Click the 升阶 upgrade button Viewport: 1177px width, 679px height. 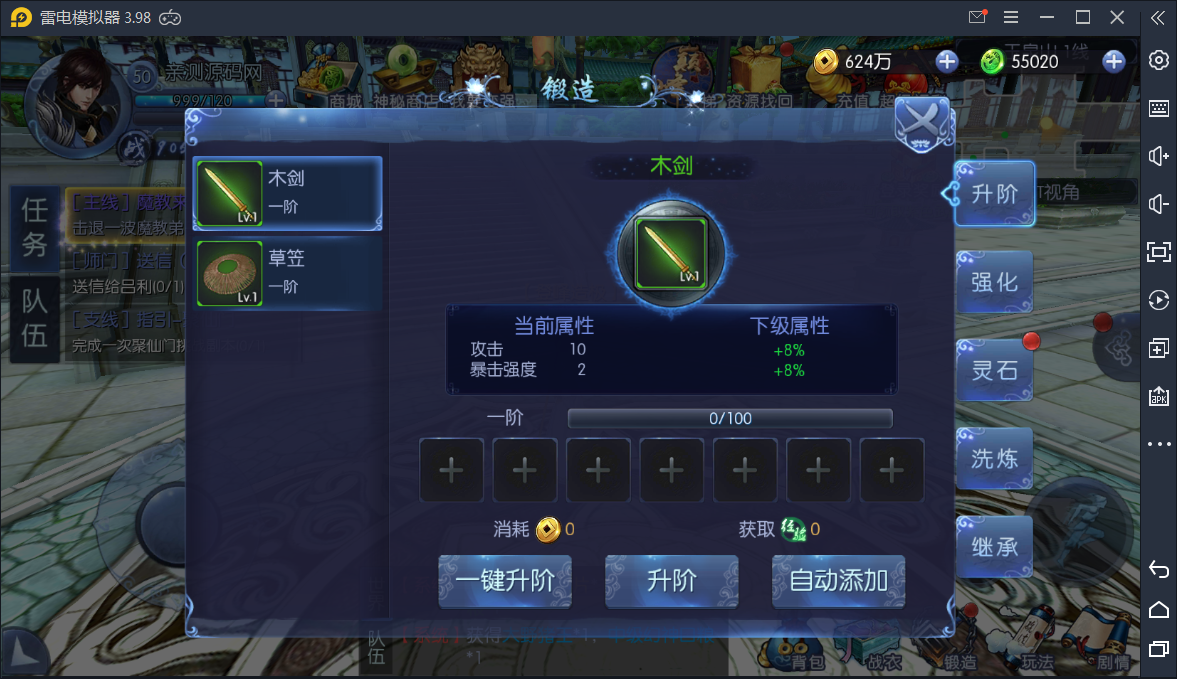click(672, 581)
